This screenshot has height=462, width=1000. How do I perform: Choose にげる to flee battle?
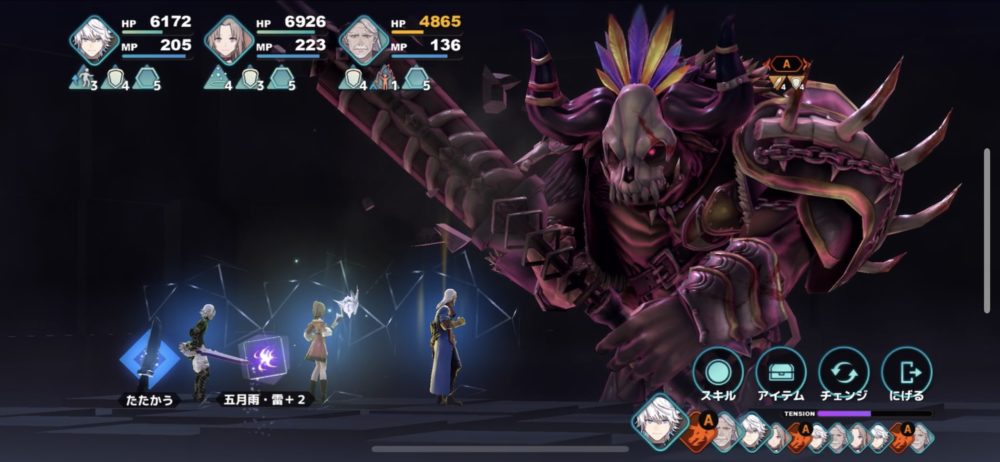906,371
